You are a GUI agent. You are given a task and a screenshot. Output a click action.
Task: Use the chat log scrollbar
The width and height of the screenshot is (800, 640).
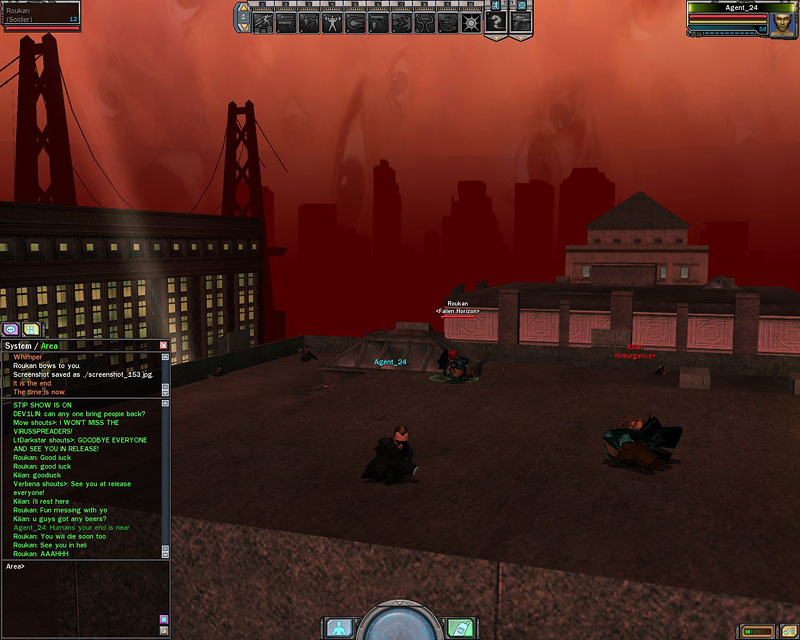pyautogui.click(x=165, y=478)
